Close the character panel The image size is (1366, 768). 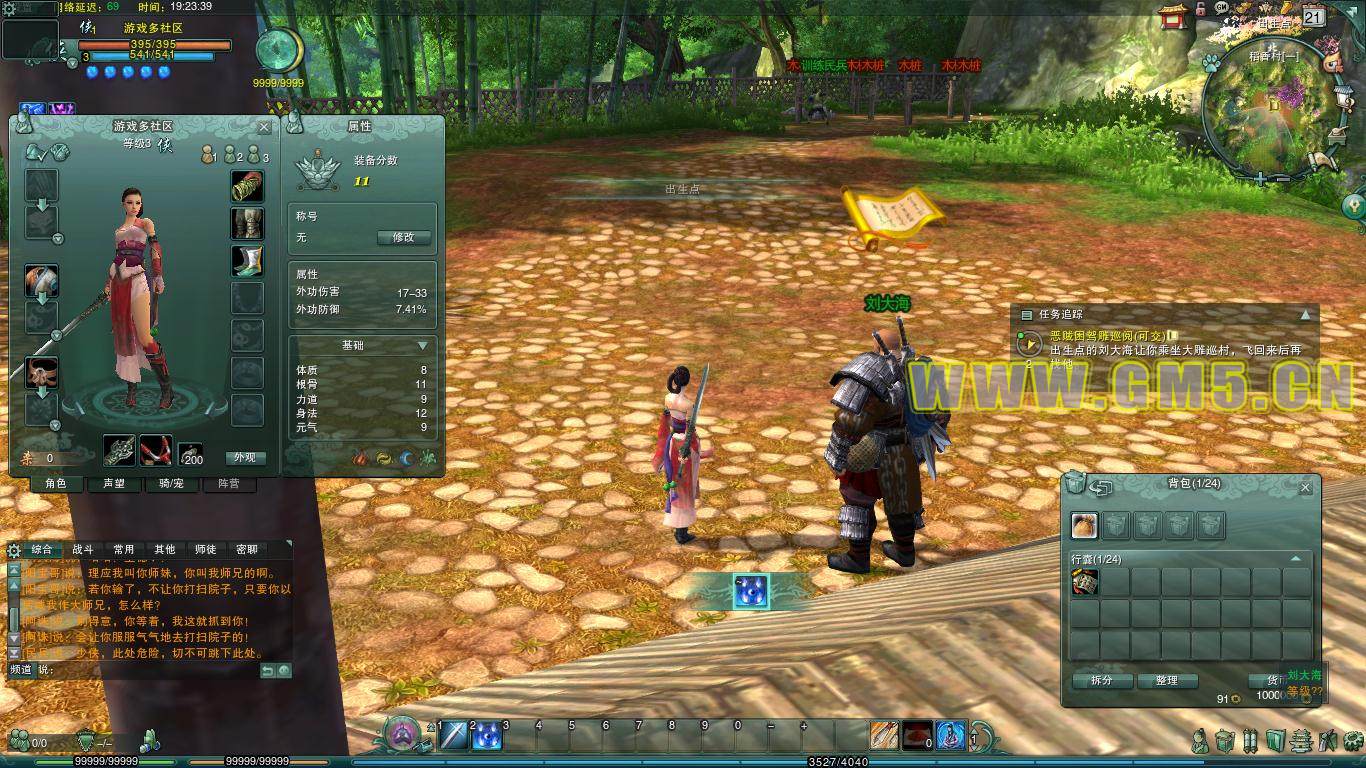[264, 127]
